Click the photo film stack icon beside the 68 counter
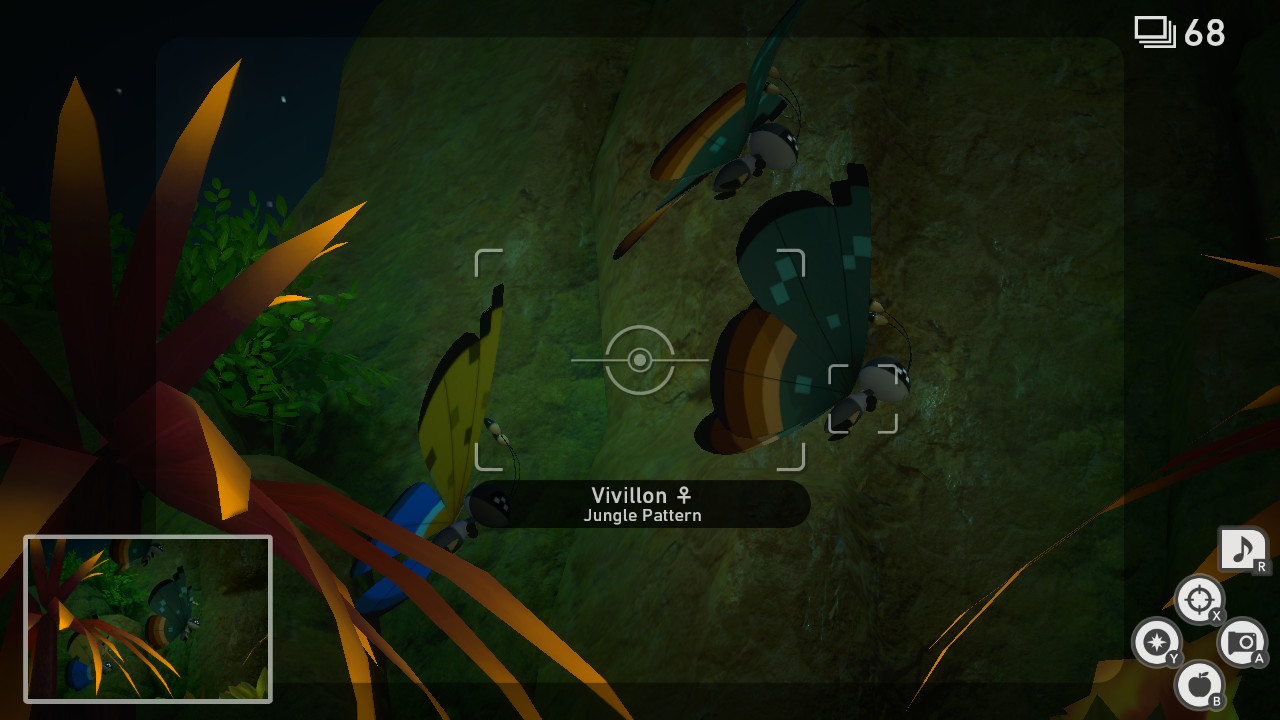This screenshot has height=720, width=1280. point(1155,31)
